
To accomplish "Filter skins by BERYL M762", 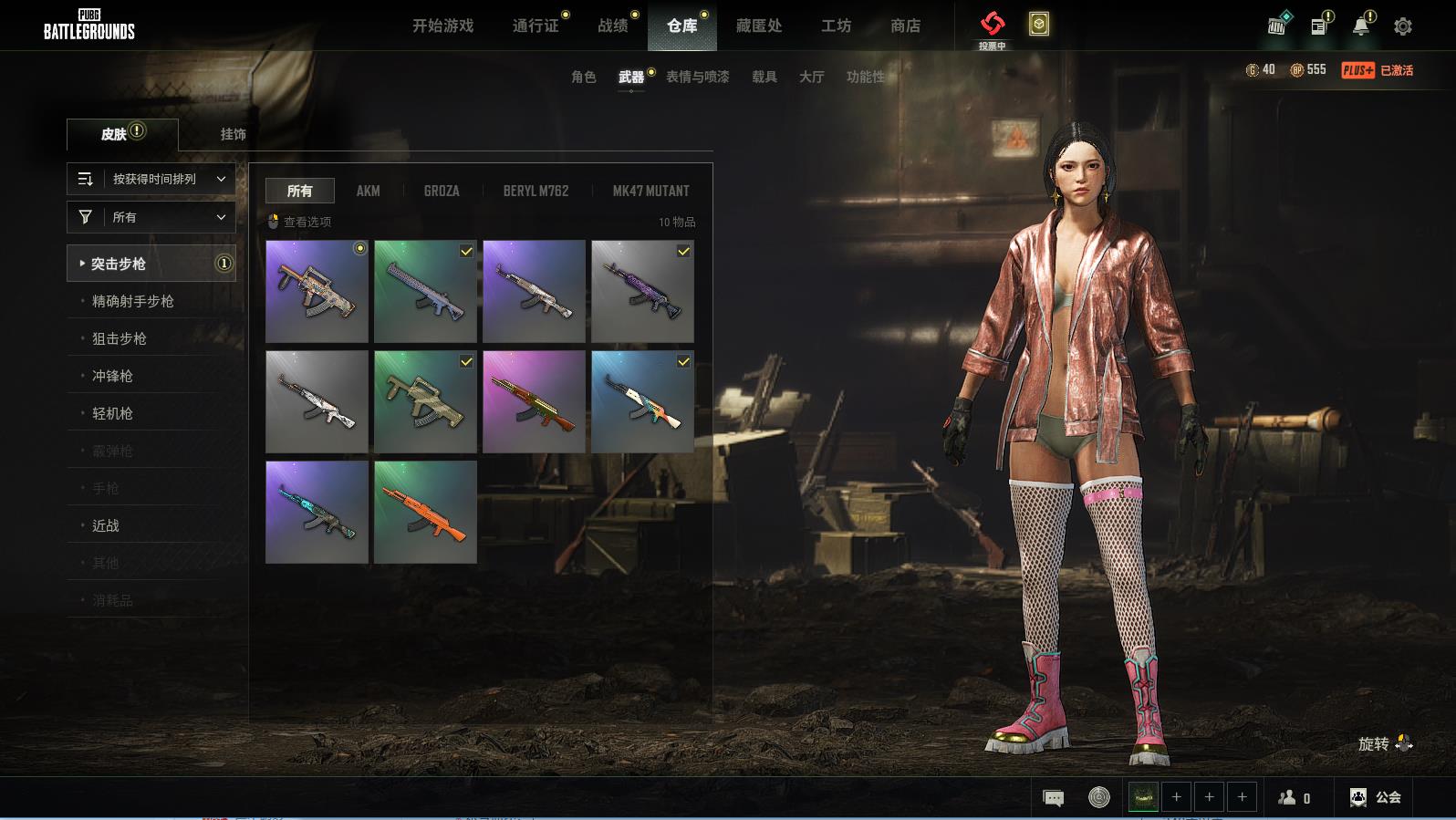I will [x=536, y=191].
